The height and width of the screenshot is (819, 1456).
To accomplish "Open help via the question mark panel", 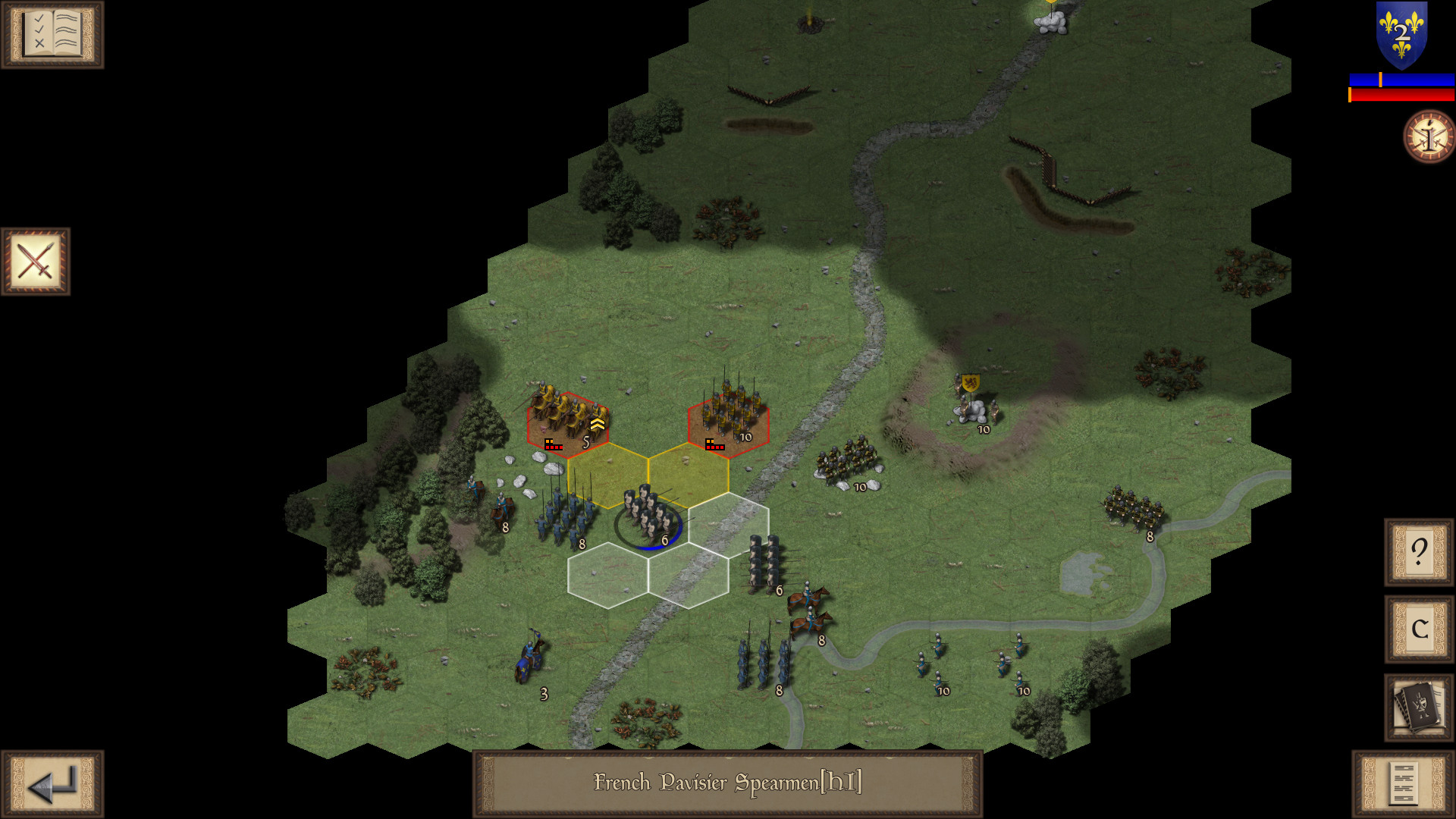I will [x=1417, y=551].
